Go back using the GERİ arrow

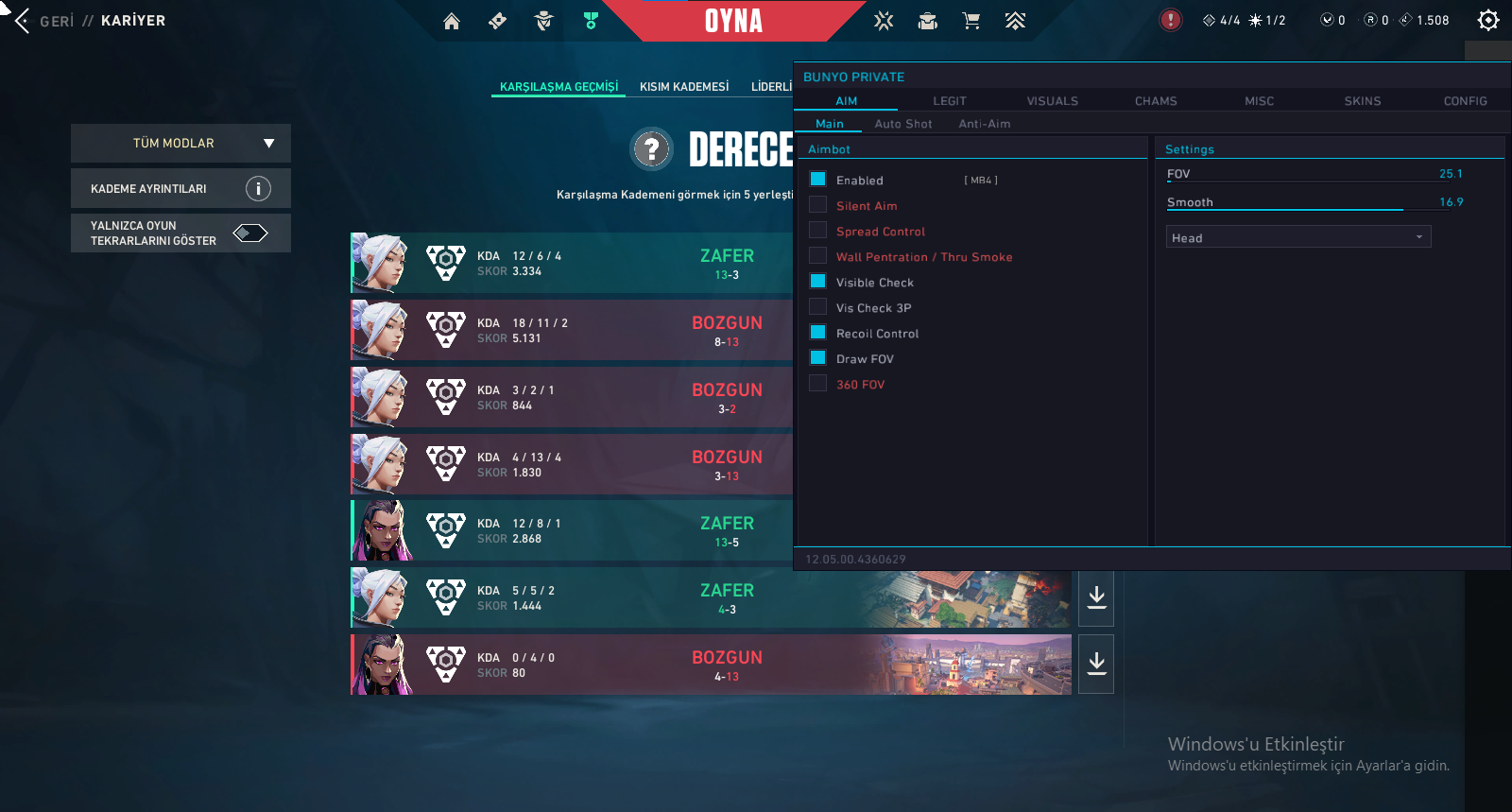(23, 21)
